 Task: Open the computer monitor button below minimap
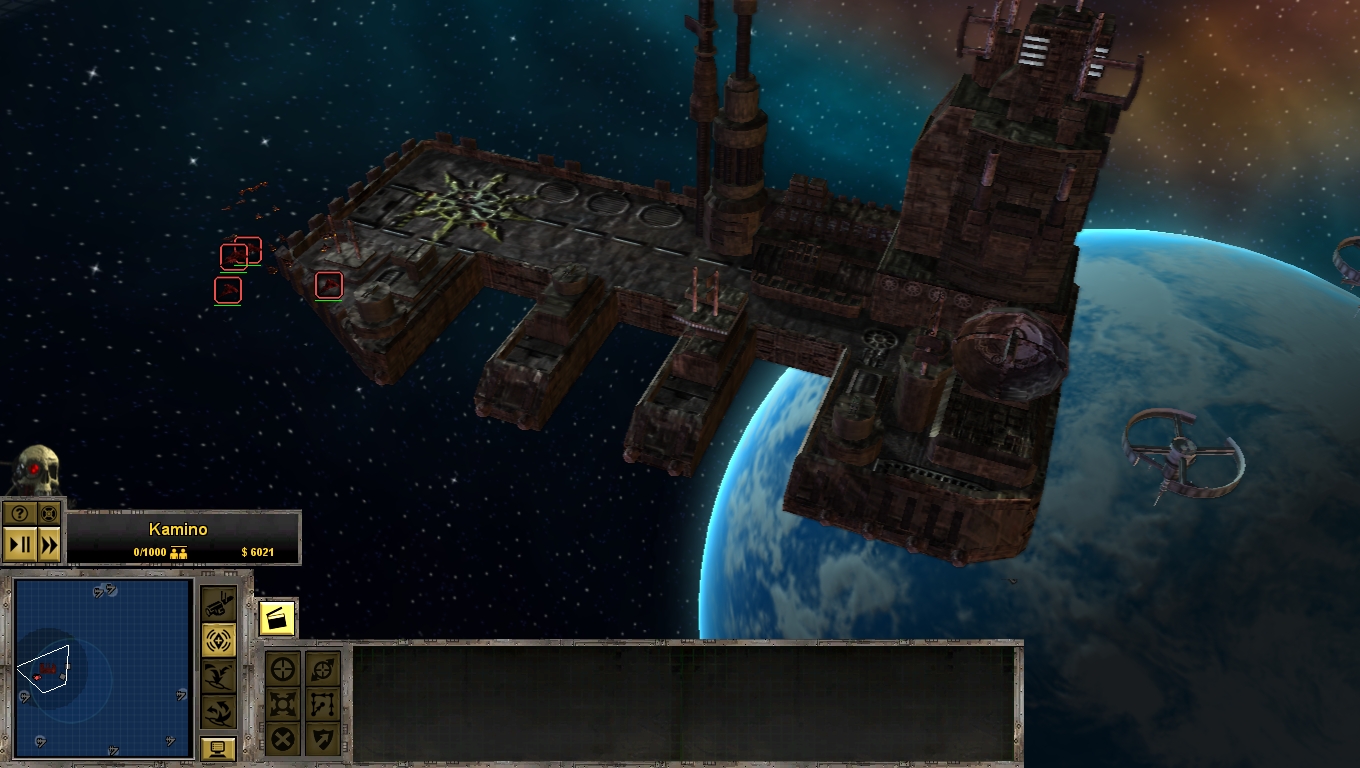coord(218,748)
